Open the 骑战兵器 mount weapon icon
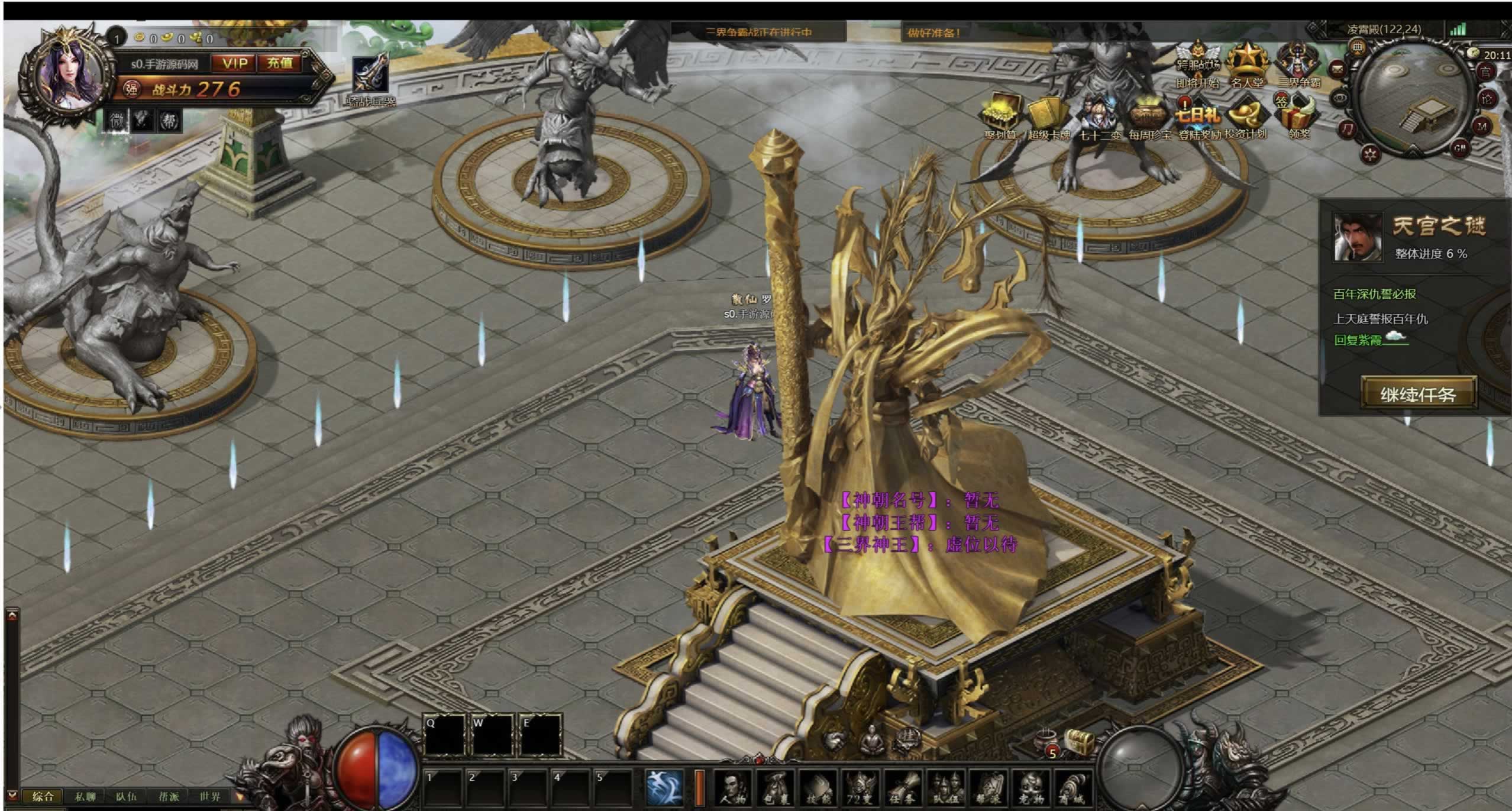The width and height of the screenshot is (1512, 811). tap(370, 77)
